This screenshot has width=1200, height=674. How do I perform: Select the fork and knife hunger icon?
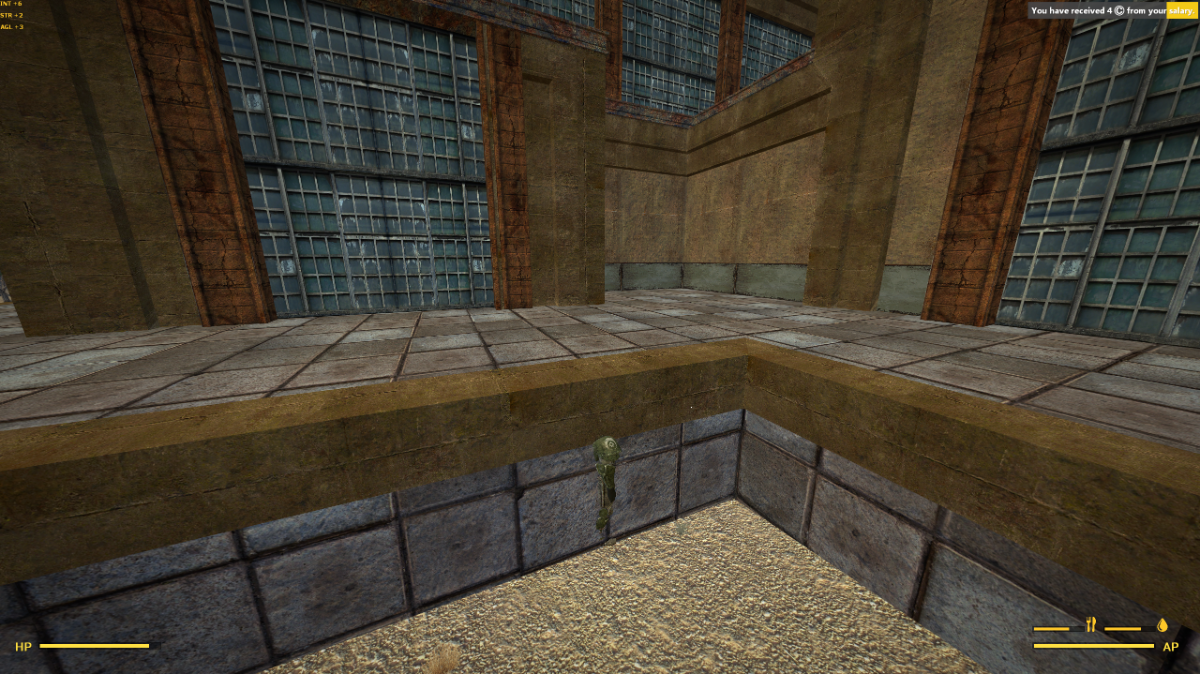1090,626
